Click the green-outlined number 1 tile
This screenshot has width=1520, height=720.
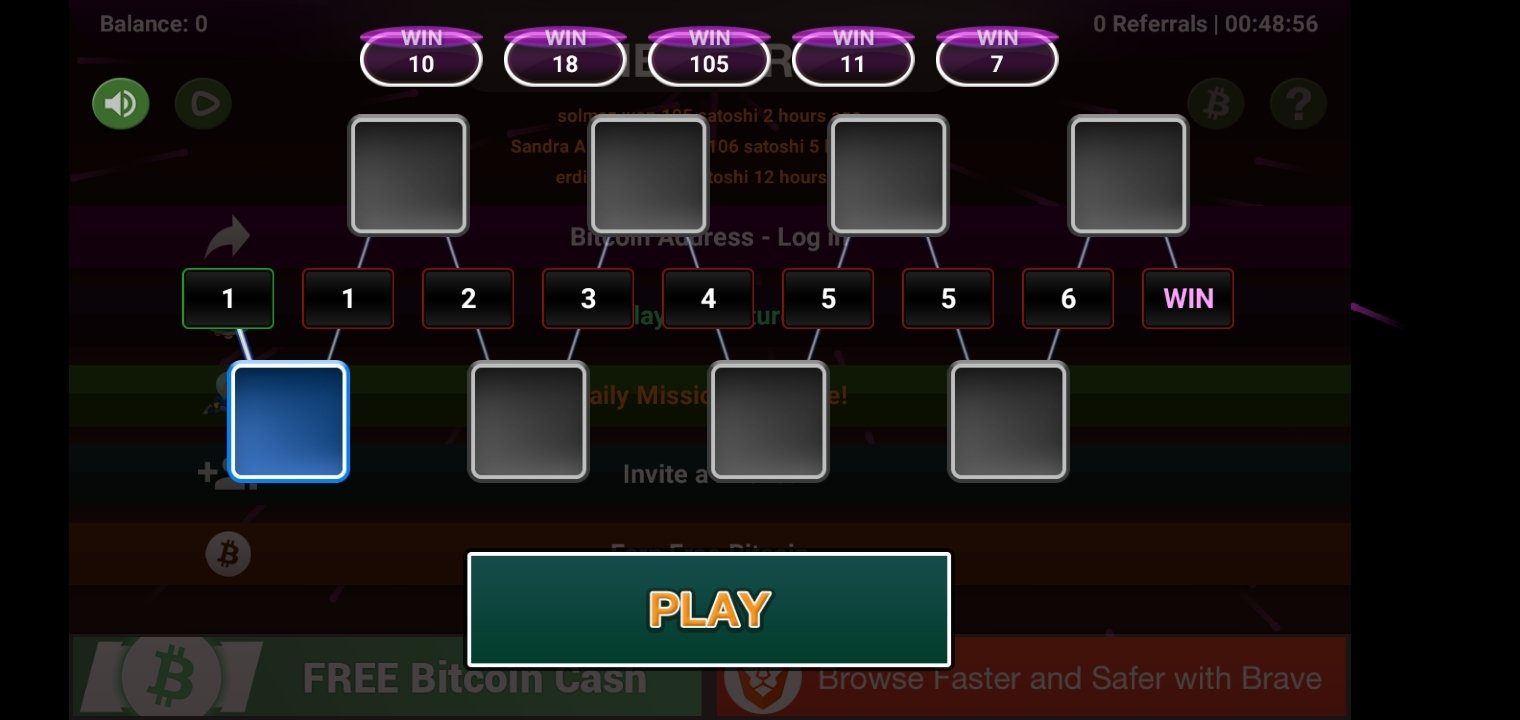coord(228,298)
